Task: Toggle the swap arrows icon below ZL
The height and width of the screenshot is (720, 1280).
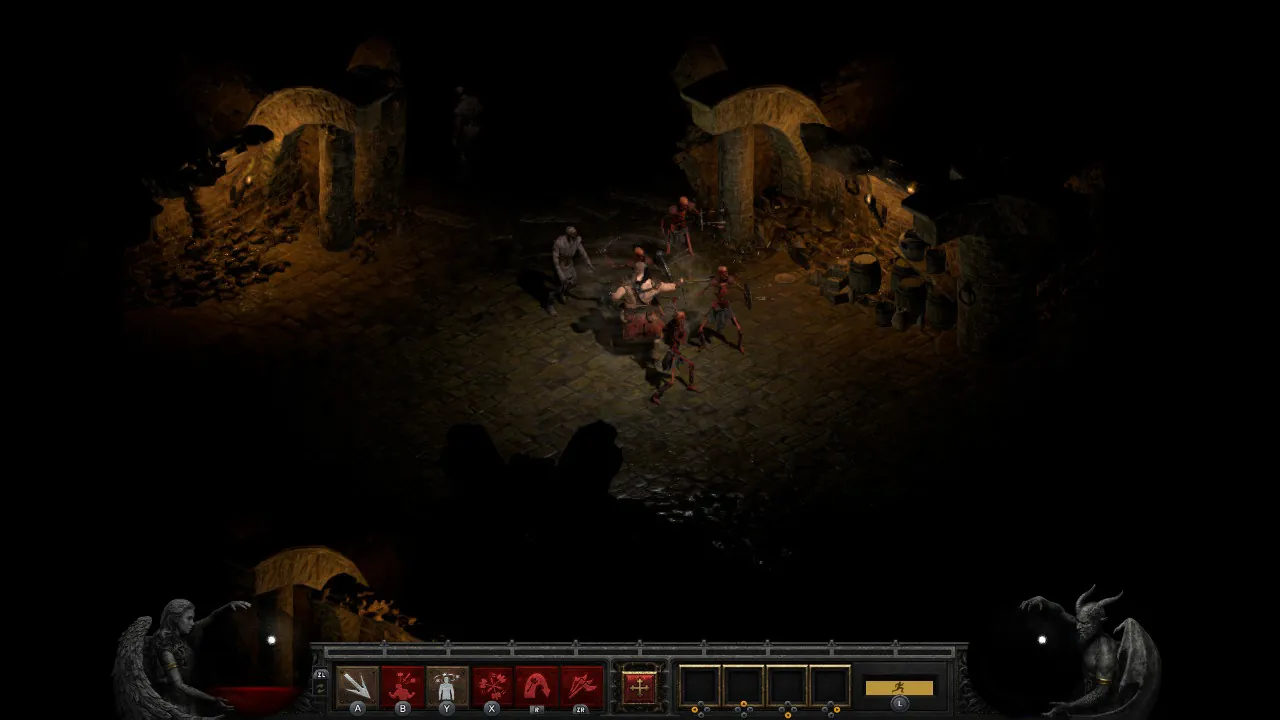Action: [x=322, y=688]
